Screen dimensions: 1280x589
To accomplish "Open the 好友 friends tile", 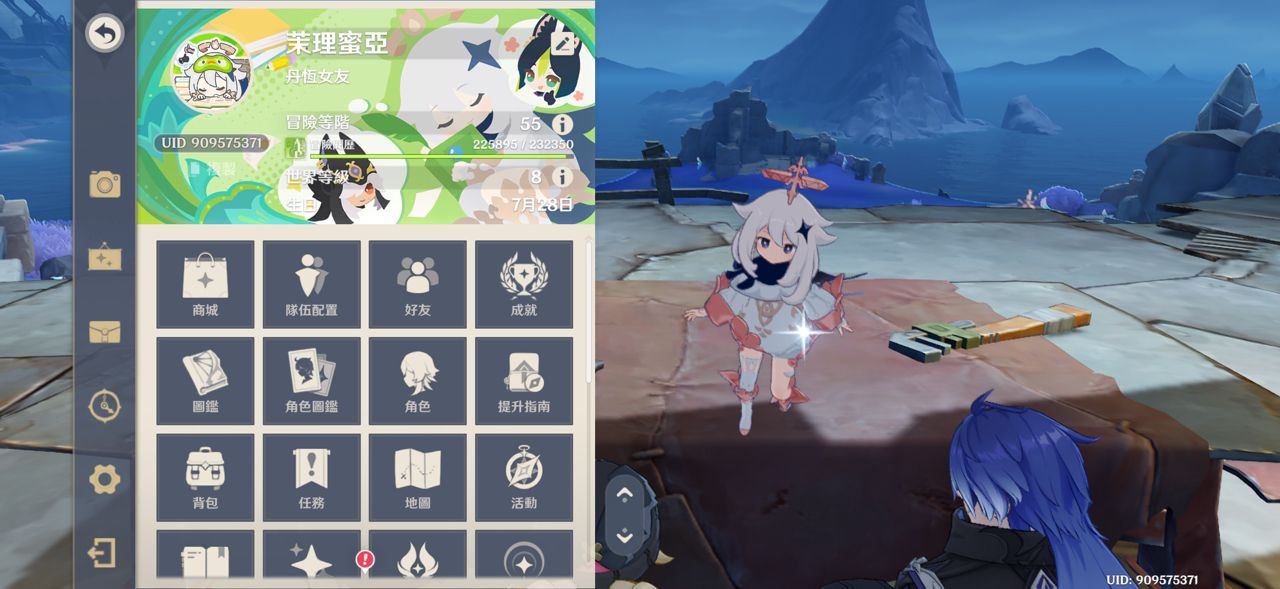I will tap(417, 284).
